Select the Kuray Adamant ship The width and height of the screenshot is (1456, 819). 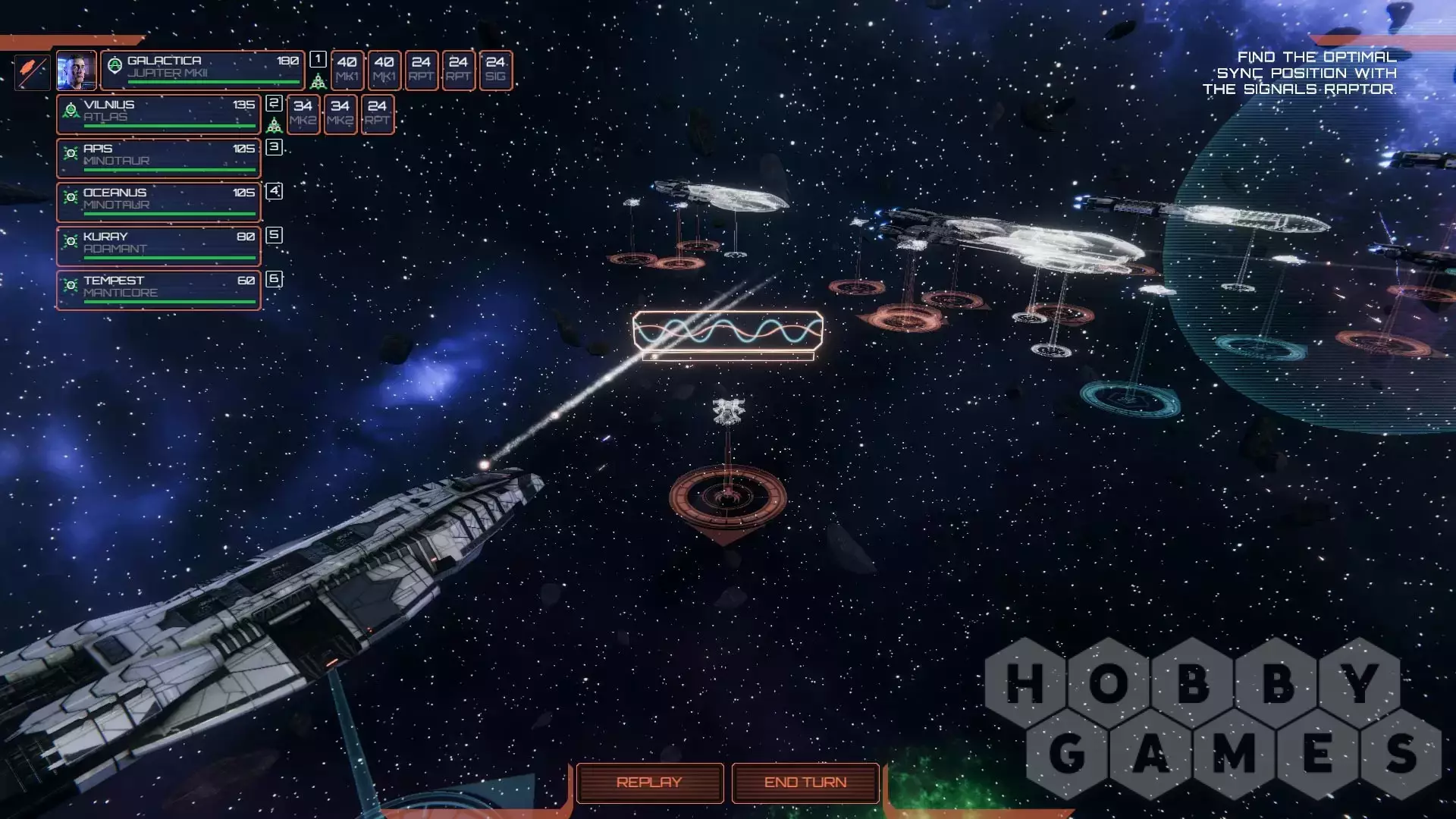[x=158, y=246]
